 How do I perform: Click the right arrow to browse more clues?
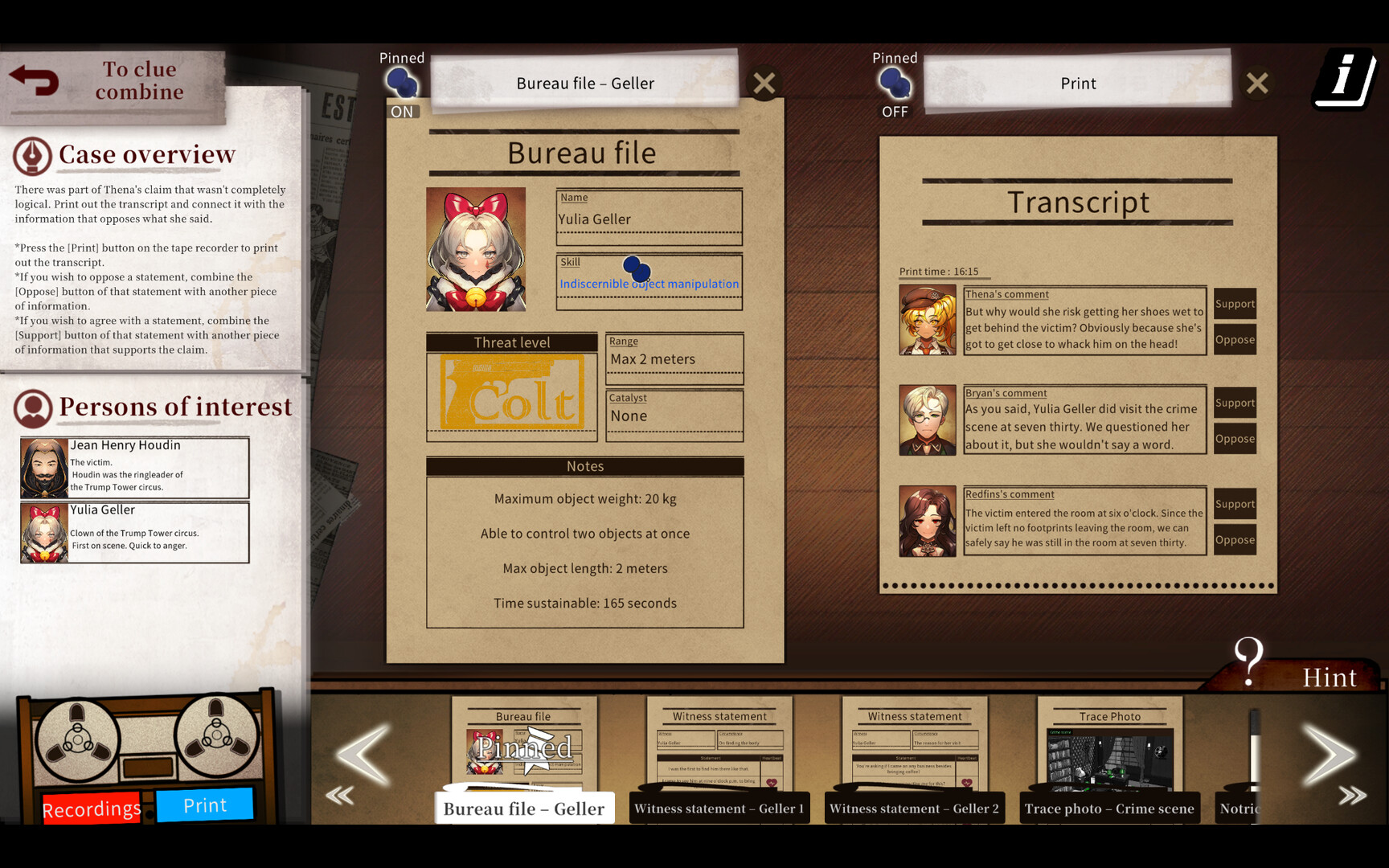click(x=1330, y=754)
